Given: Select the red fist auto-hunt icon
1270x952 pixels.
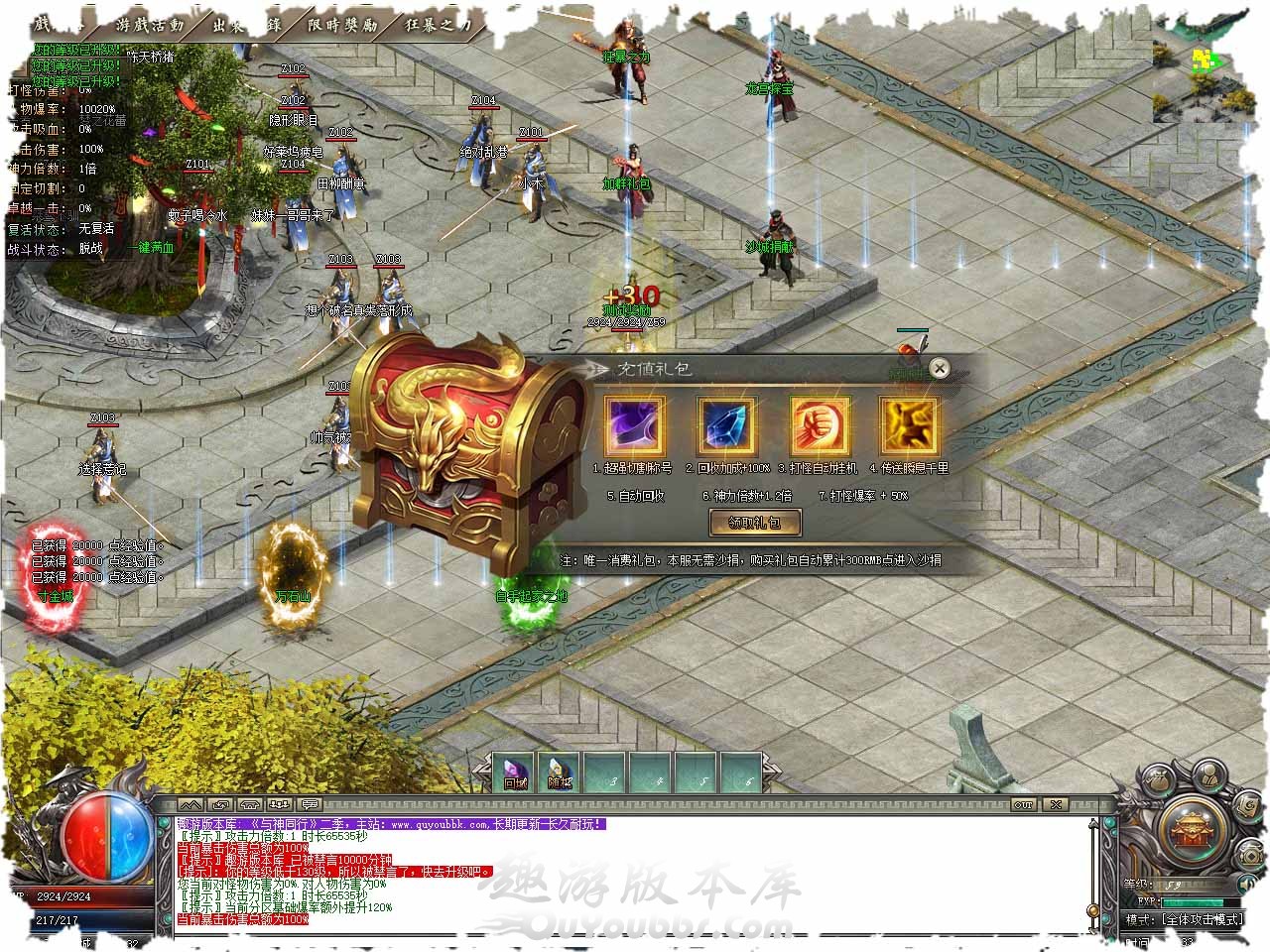Looking at the screenshot, I should click(x=819, y=425).
